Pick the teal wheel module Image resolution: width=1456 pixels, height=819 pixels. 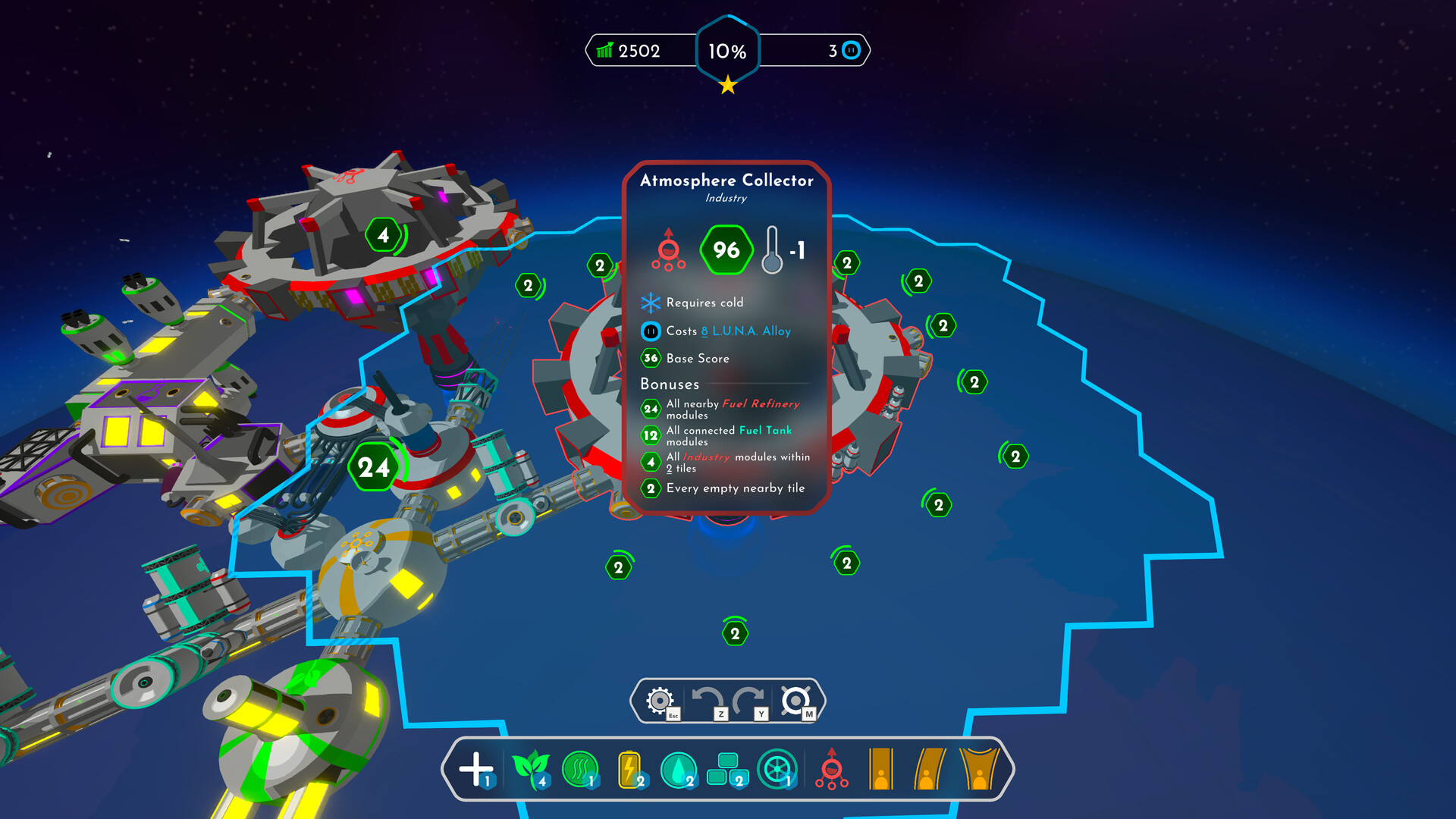click(777, 769)
